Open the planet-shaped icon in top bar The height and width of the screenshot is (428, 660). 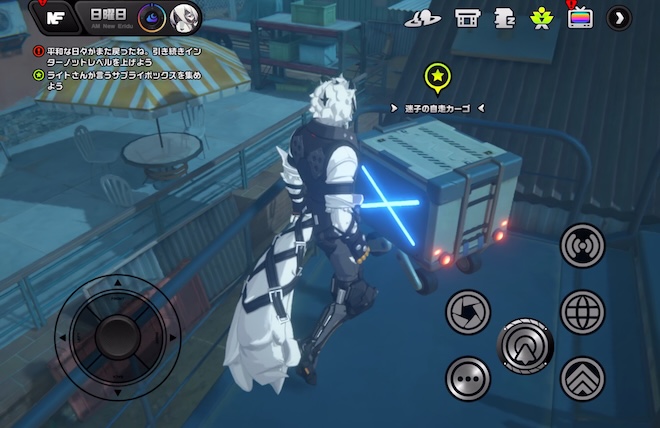pyautogui.click(x=423, y=17)
